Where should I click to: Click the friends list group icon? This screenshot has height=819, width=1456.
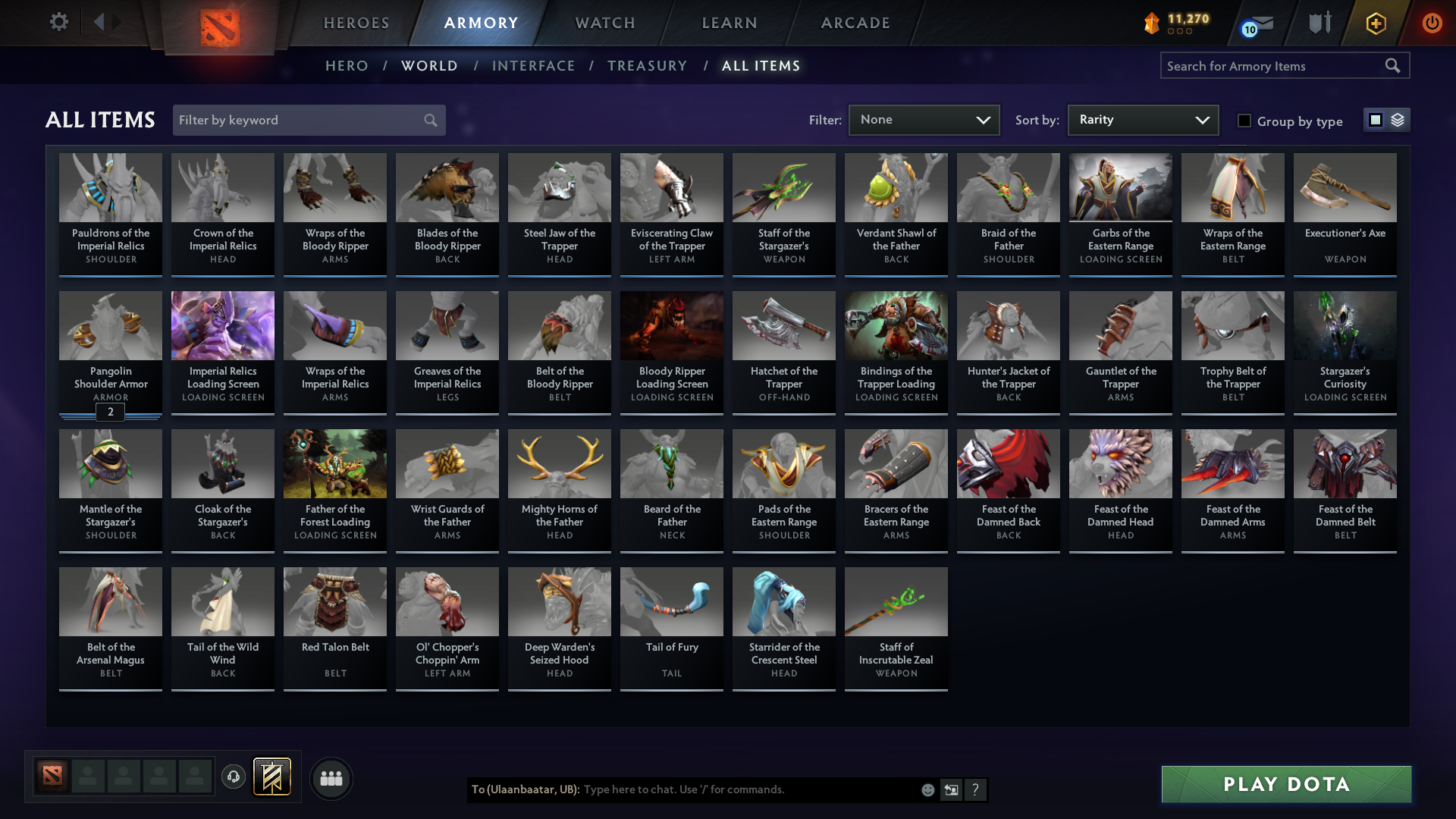331,777
